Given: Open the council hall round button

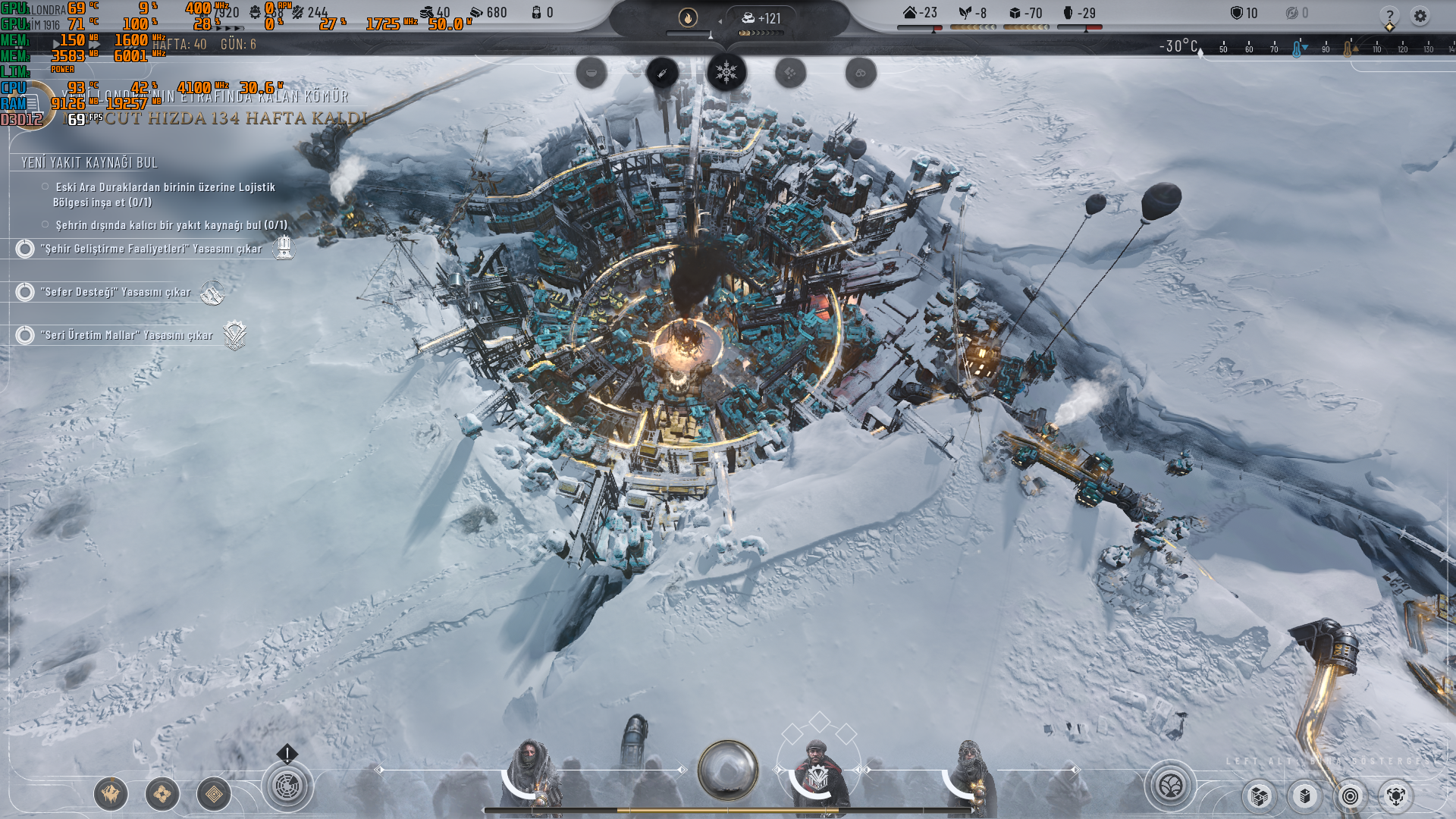Looking at the screenshot, I should (x=287, y=786).
